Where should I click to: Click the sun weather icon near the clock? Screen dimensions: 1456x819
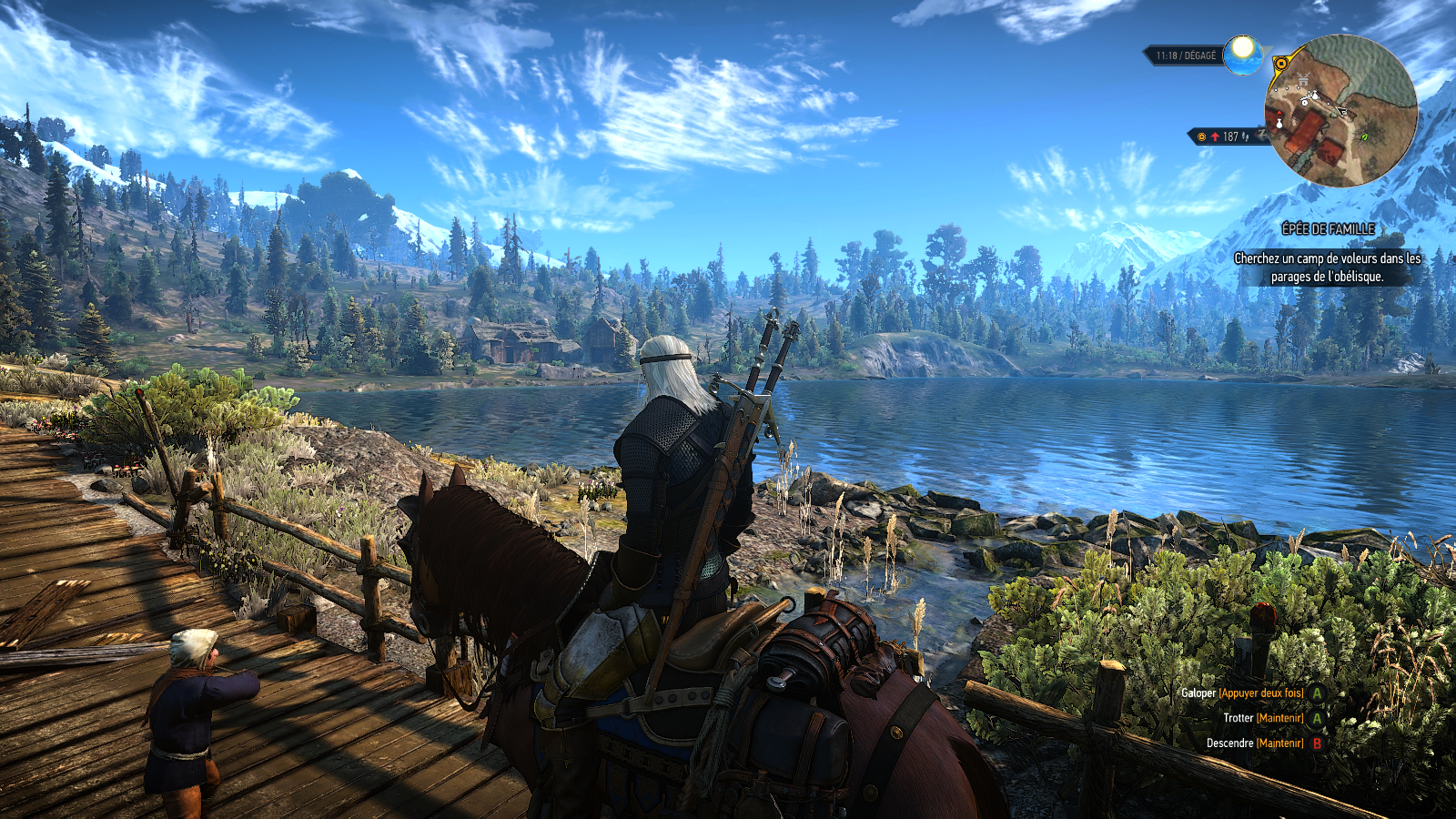(1241, 55)
